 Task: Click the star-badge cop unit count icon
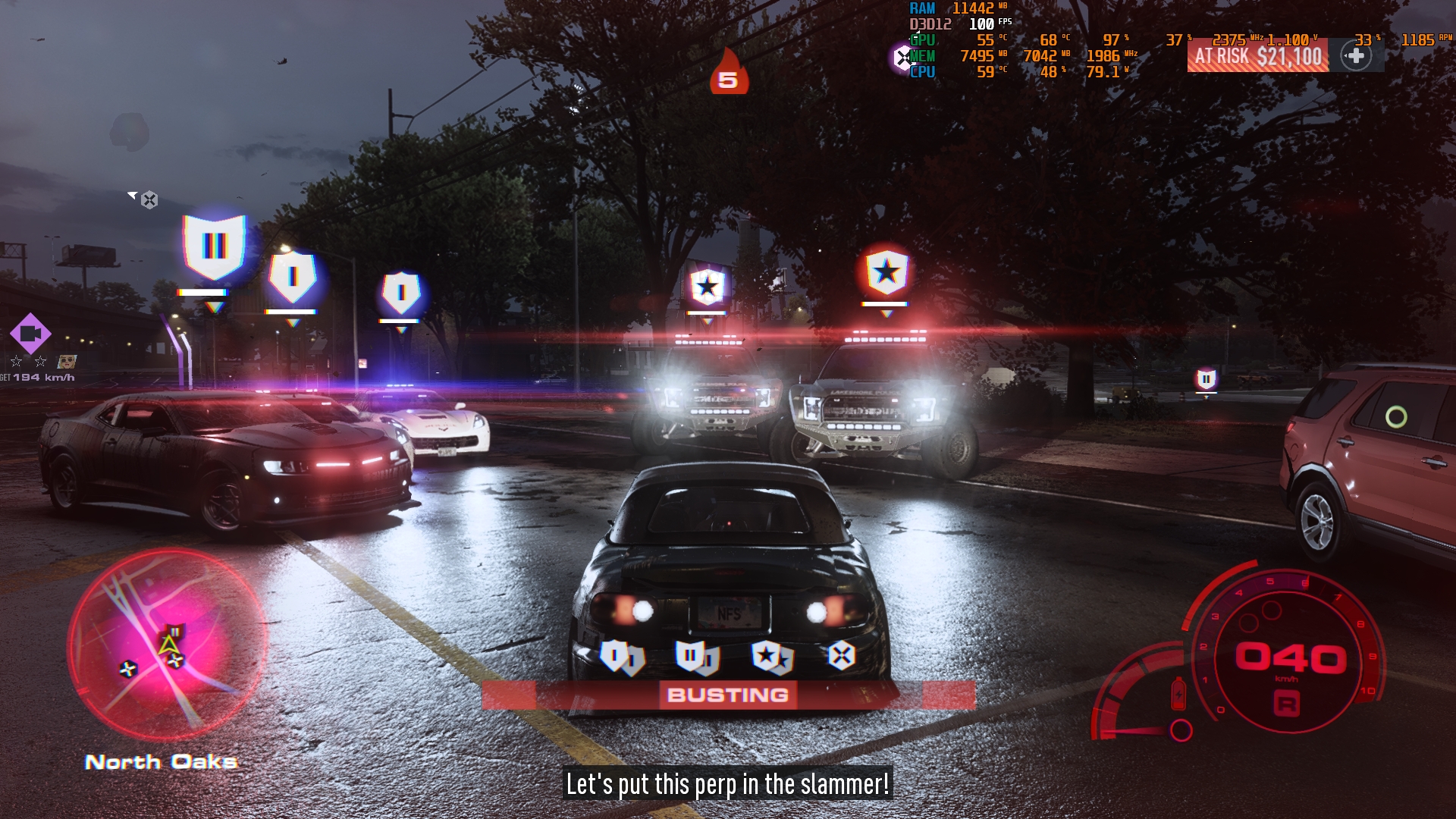pos(771,657)
